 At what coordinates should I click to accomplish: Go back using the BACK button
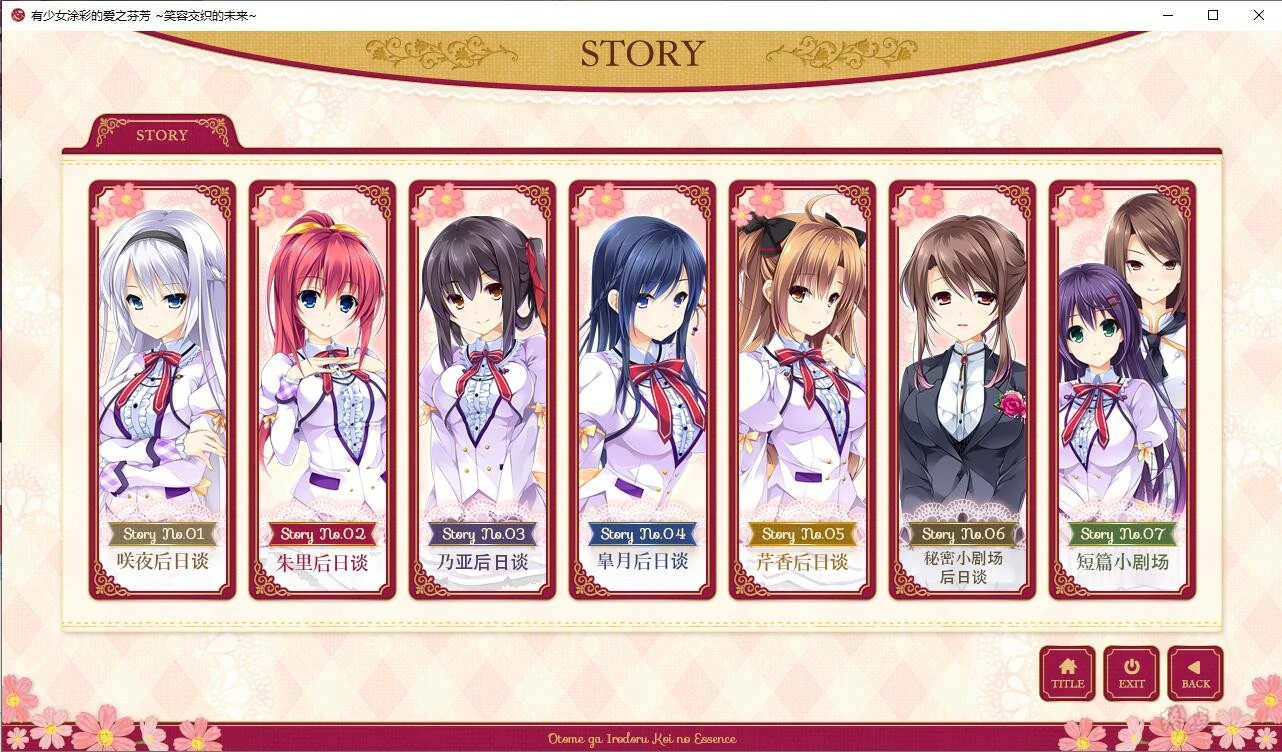(x=1195, y=673)
